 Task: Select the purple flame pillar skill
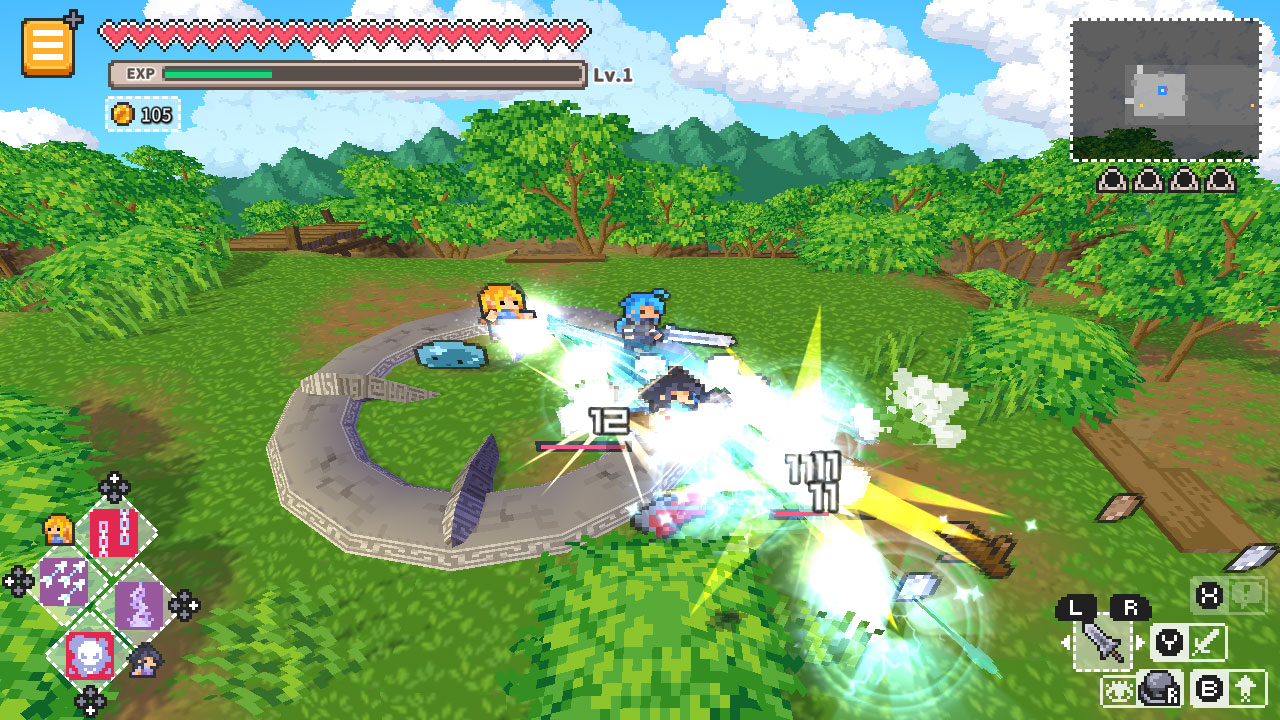coord(141,606)
